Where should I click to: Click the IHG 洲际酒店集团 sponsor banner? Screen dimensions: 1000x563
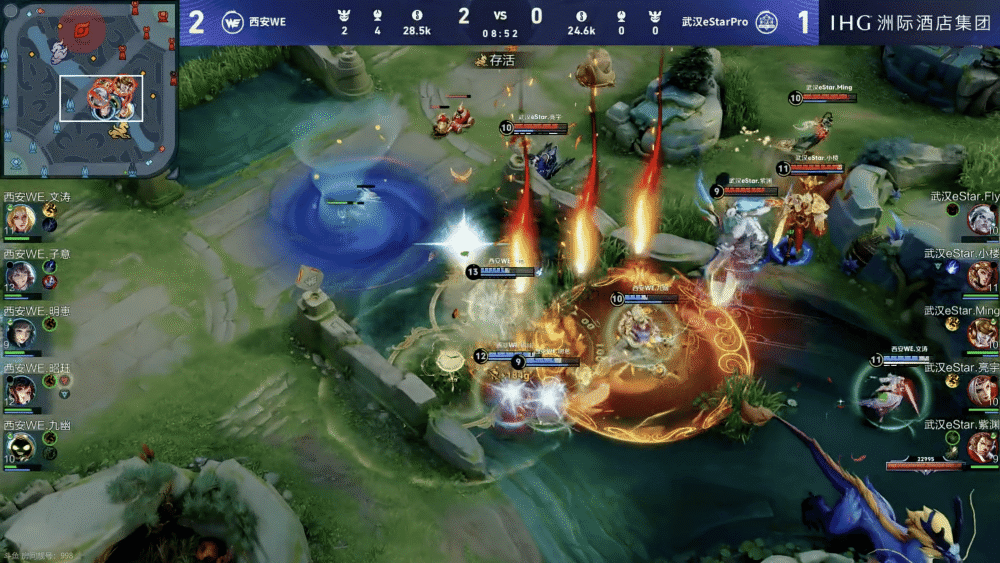(909, 22)
